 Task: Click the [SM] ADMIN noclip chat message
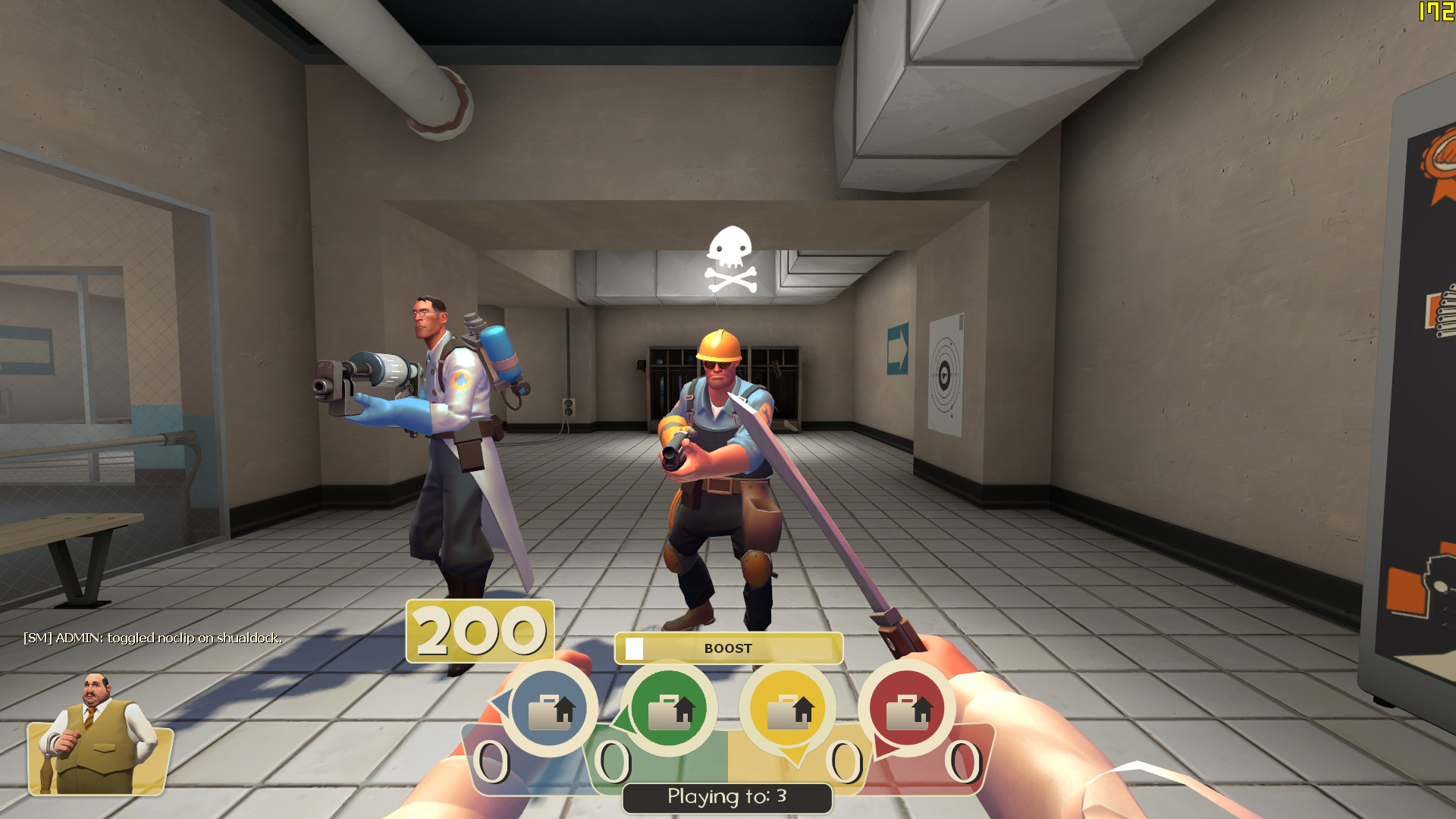tap(152, 639)
